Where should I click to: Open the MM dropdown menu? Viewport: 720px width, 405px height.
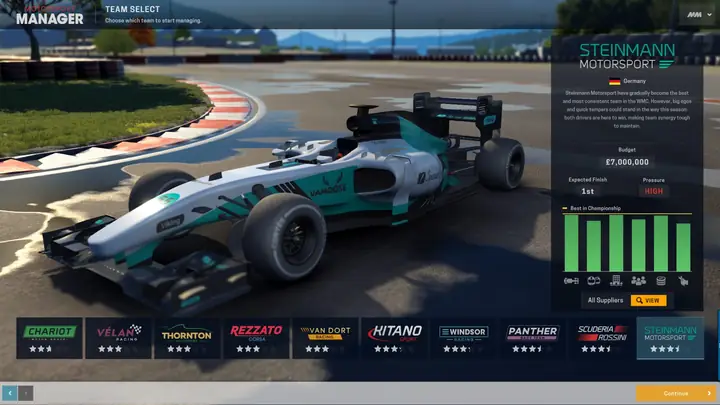pos(696,13)
